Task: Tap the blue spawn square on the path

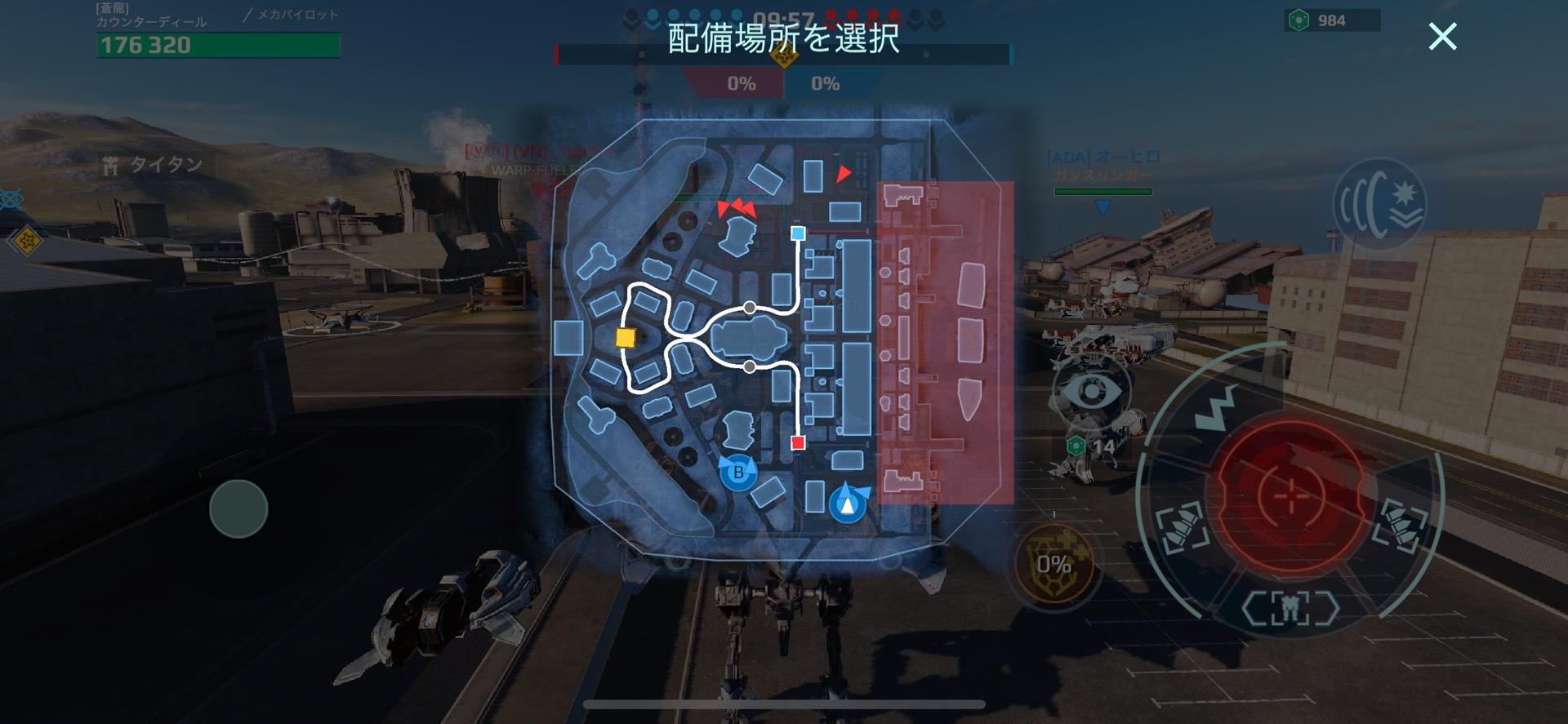Action: point(798,234)
